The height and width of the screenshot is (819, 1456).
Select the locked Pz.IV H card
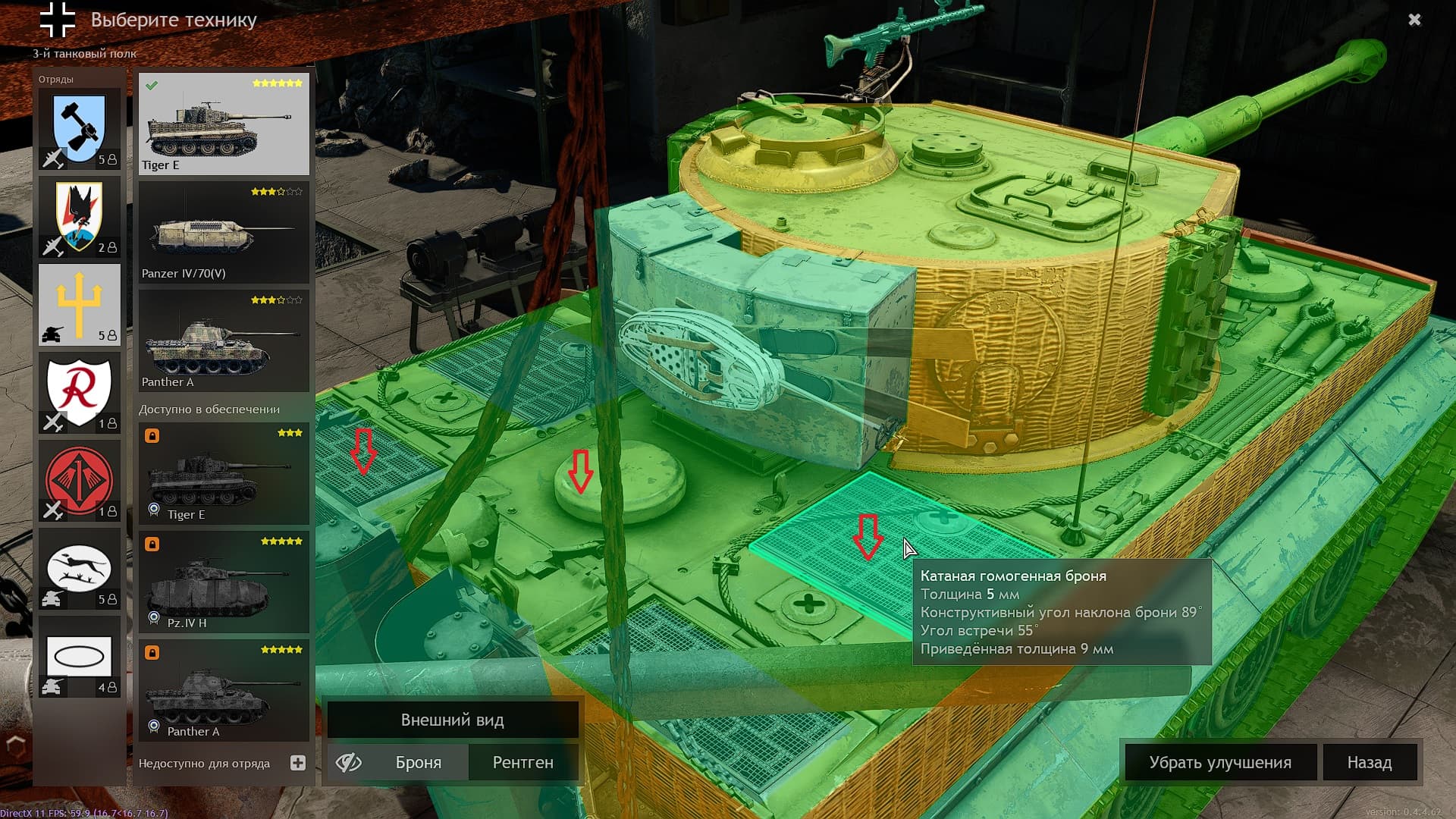[x=224, y=582]
